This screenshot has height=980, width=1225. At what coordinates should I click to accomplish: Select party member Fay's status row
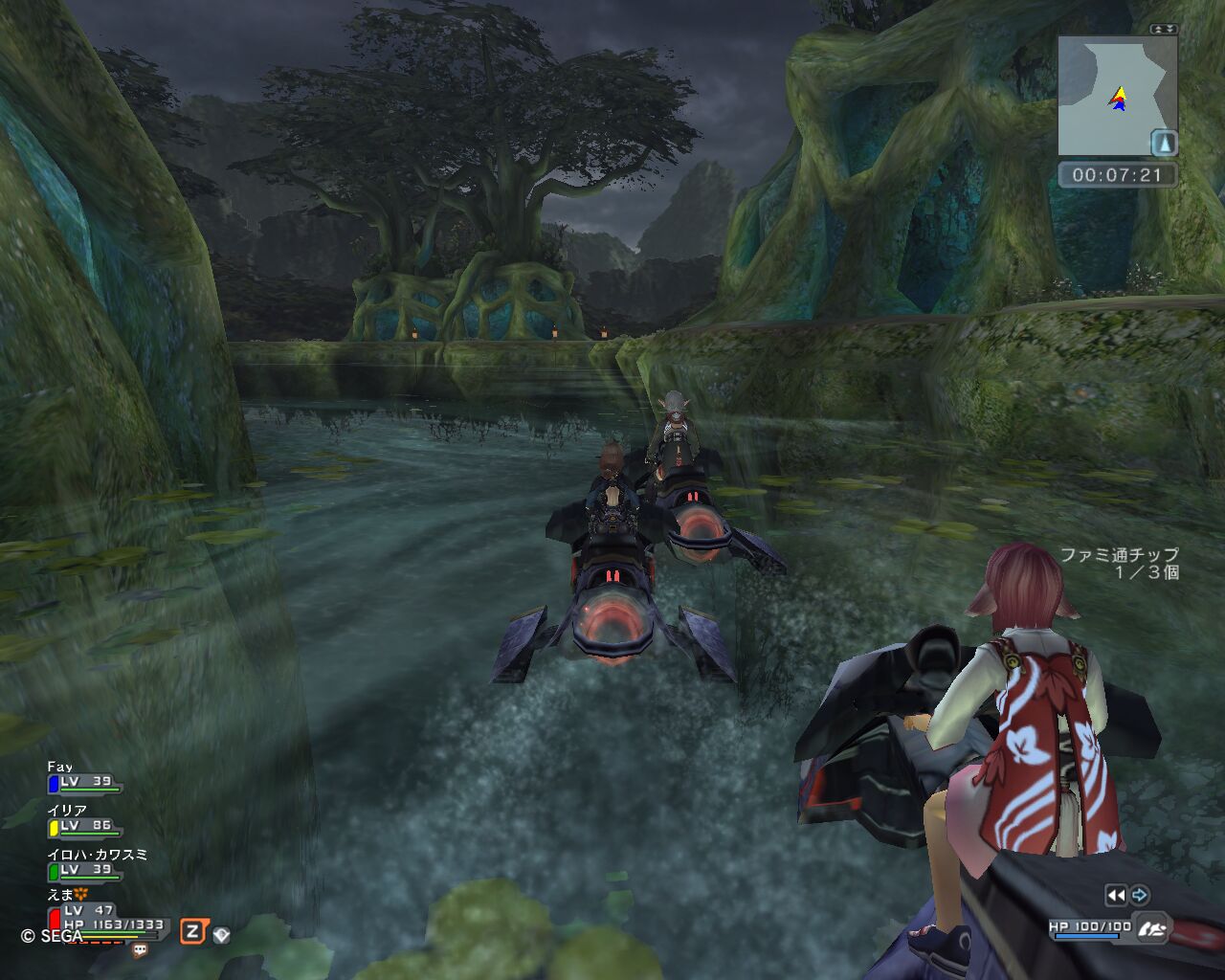pyautogui.click(x=86, y=782)
